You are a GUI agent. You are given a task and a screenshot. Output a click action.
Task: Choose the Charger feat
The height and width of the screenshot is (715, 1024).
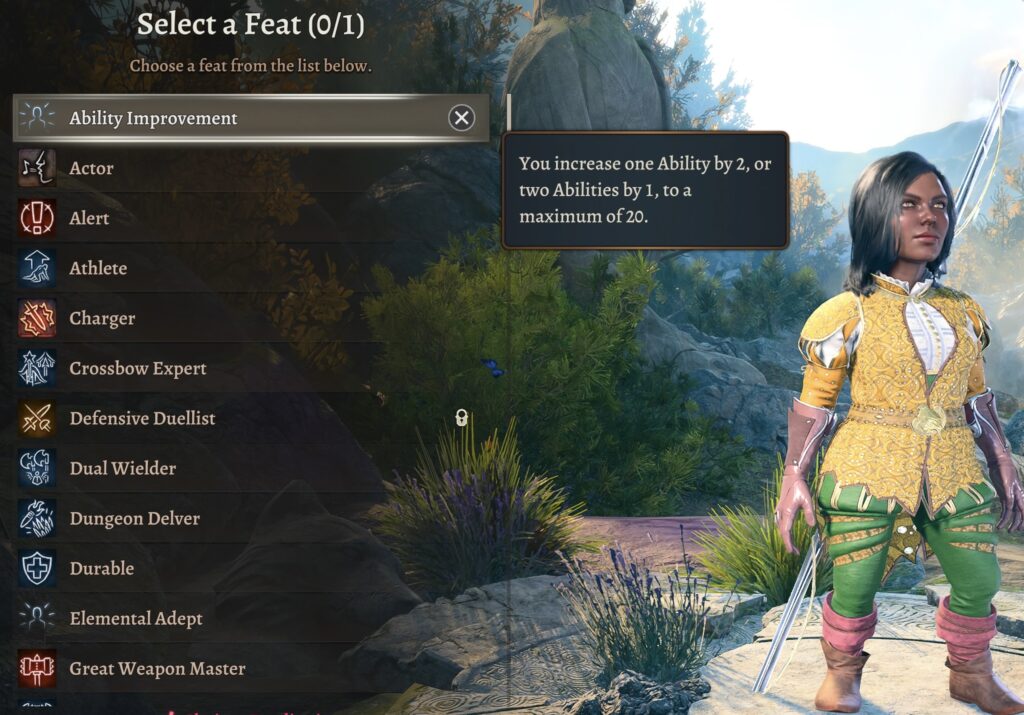click(102, 318)
